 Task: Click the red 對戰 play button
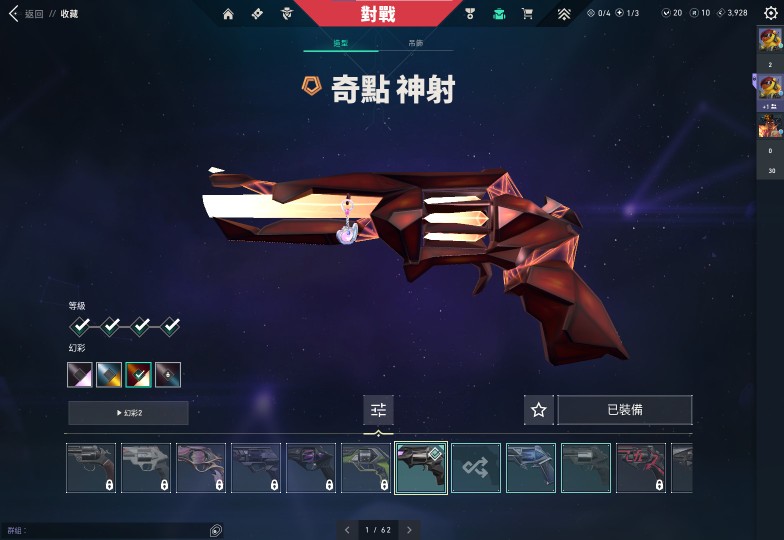[x=377, y=14]
